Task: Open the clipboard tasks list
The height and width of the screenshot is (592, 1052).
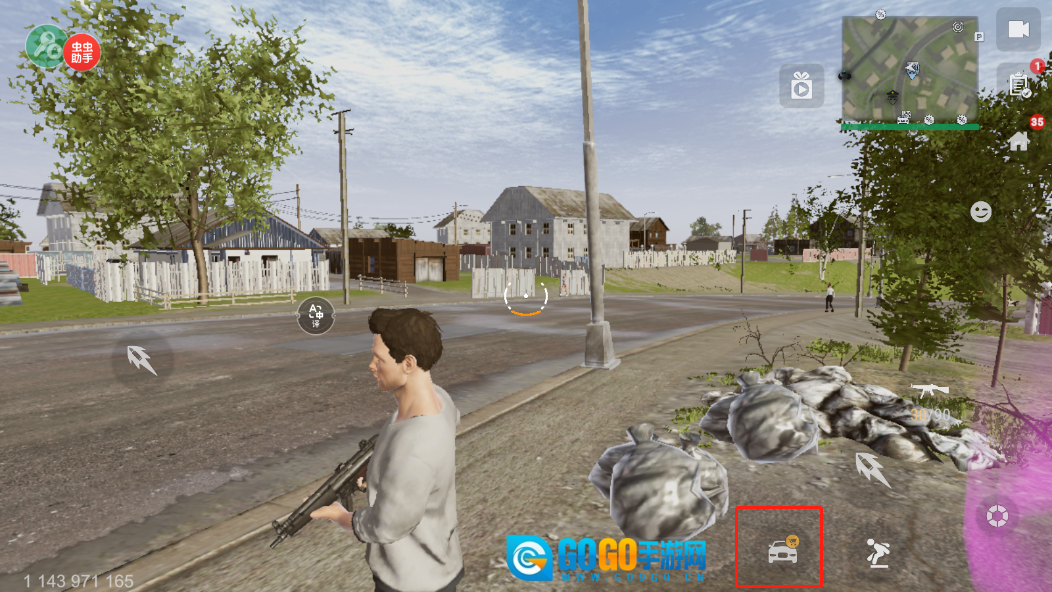Action: (x=1018, y=85)
